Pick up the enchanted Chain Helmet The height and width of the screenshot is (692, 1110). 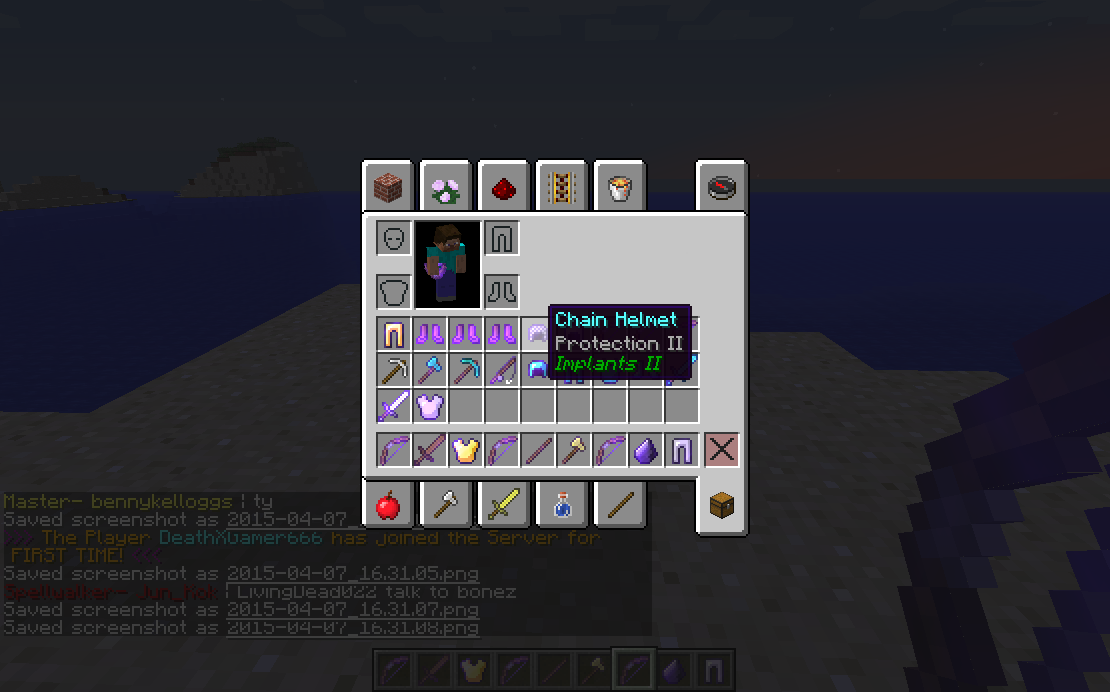coord(538,334)
